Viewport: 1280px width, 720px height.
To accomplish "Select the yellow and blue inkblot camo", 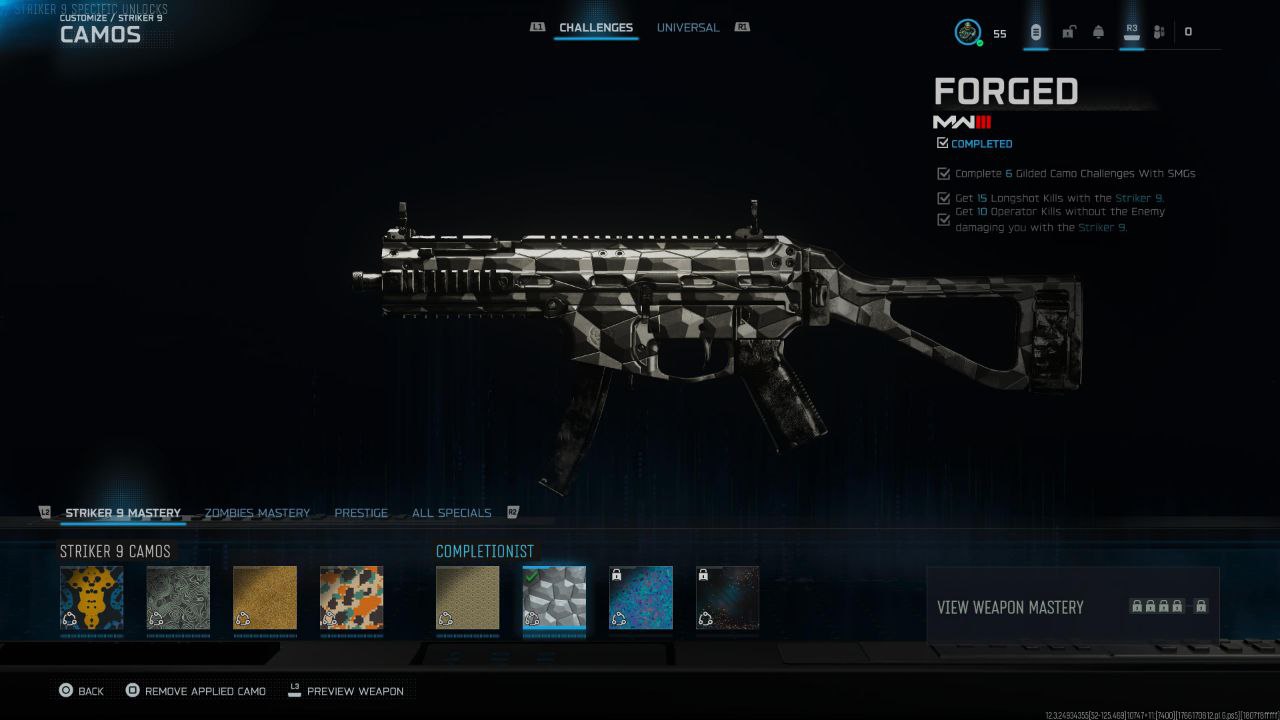I will click(x=92, y=598).
